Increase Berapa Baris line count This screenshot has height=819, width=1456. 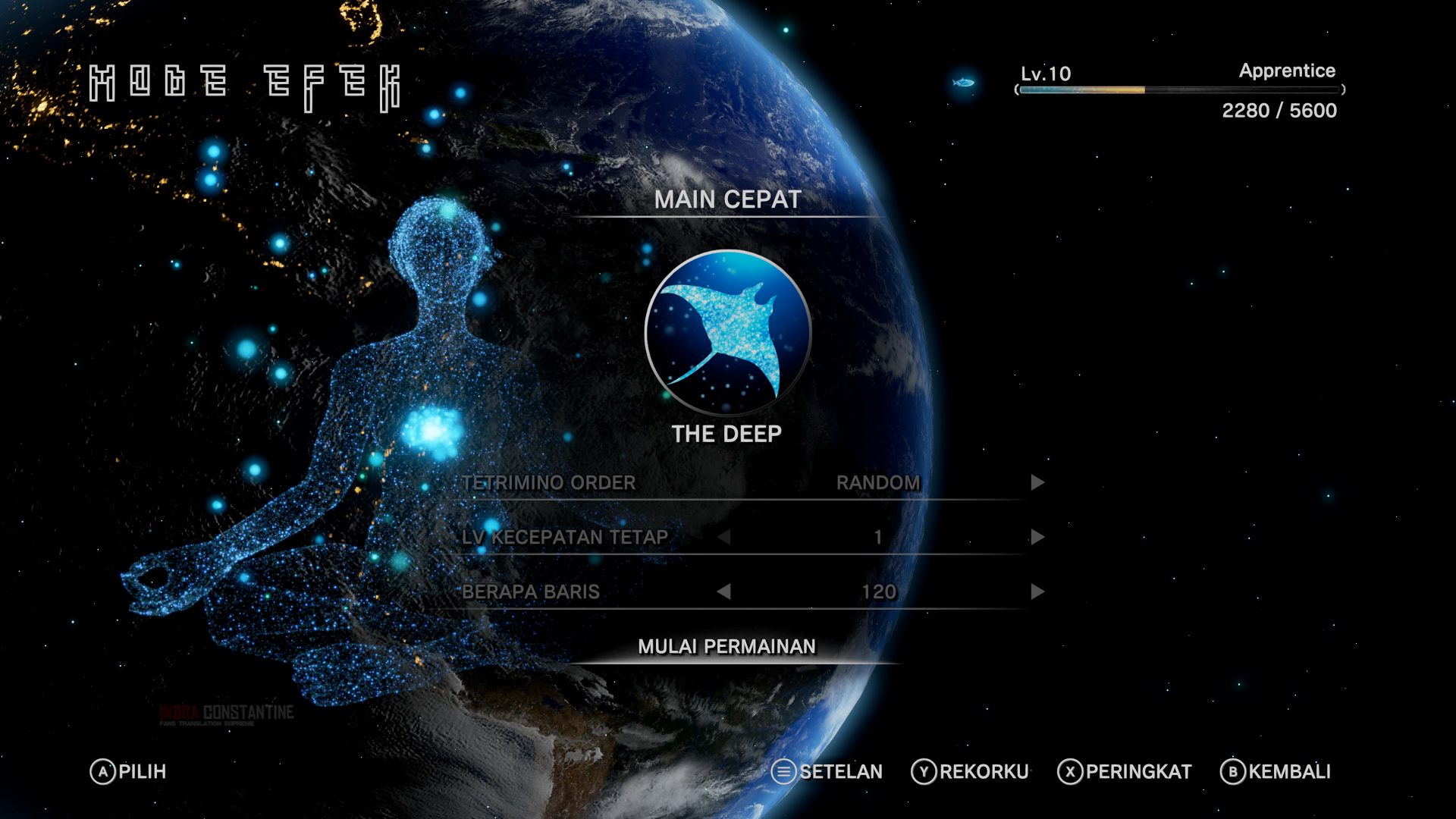[x=1037, y=592]
